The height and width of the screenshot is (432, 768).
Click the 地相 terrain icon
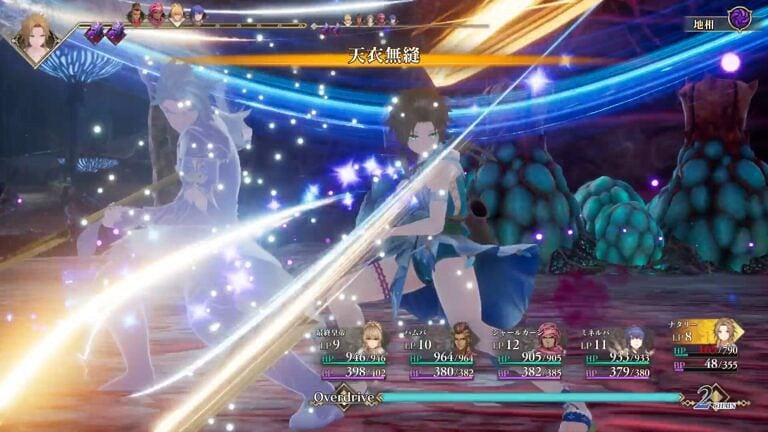click(738, 20)
